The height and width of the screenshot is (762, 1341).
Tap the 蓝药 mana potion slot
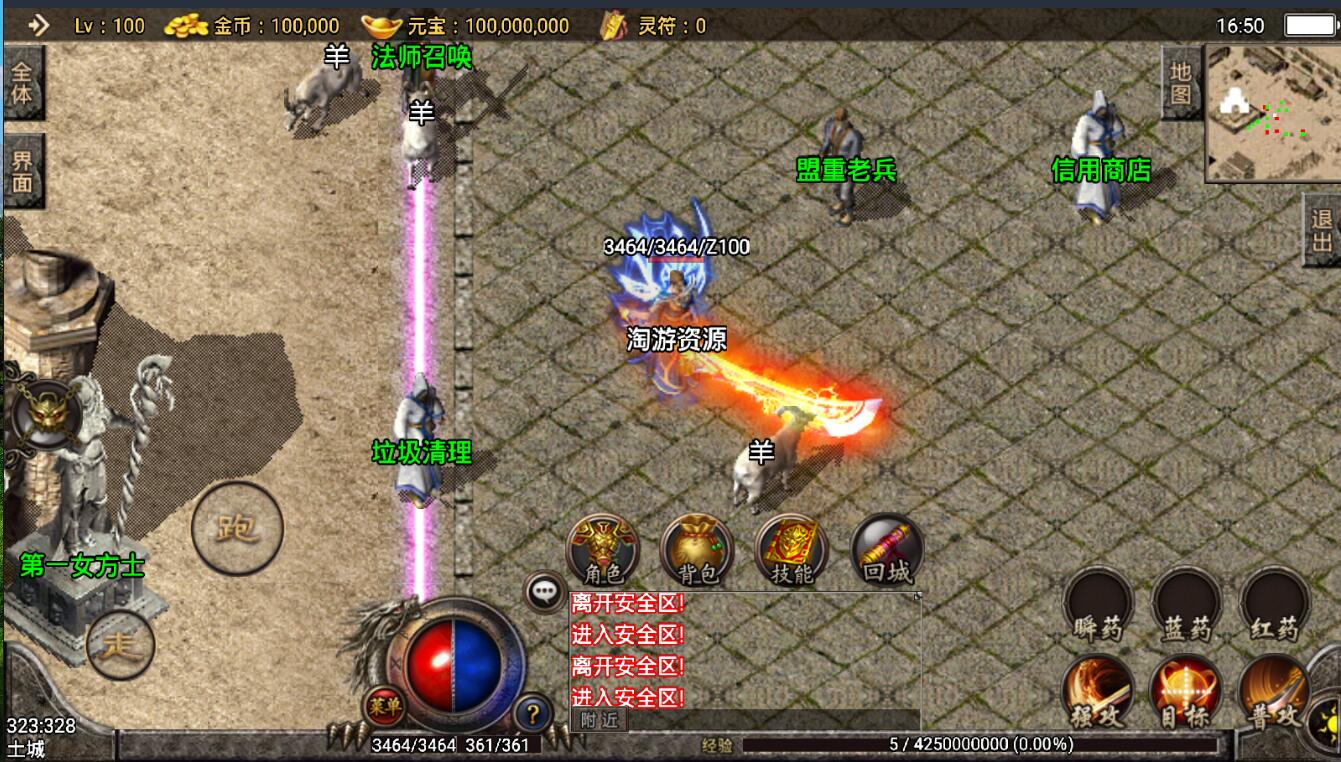[x=1187, y=604]
